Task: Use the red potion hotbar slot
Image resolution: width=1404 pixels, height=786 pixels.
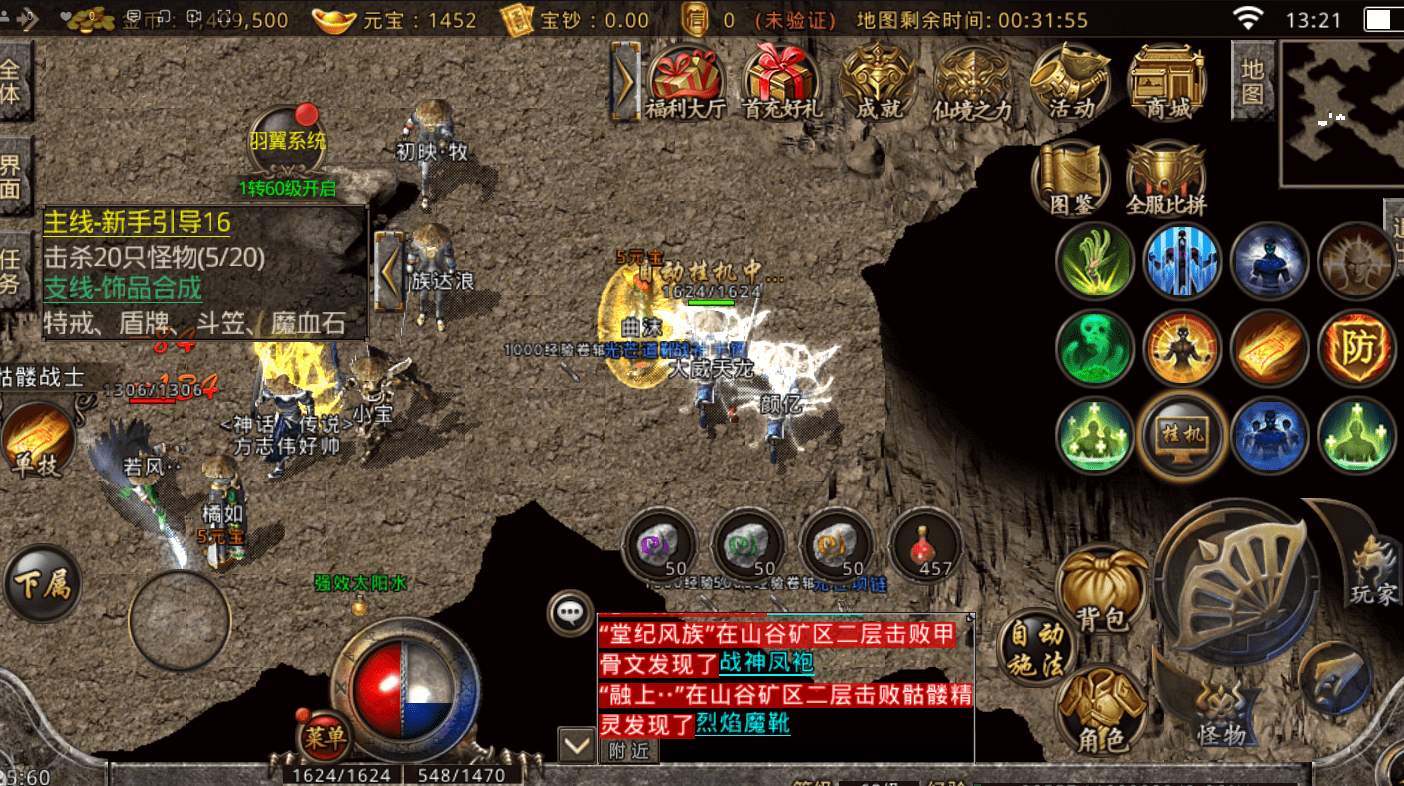Action: point(925,547)
